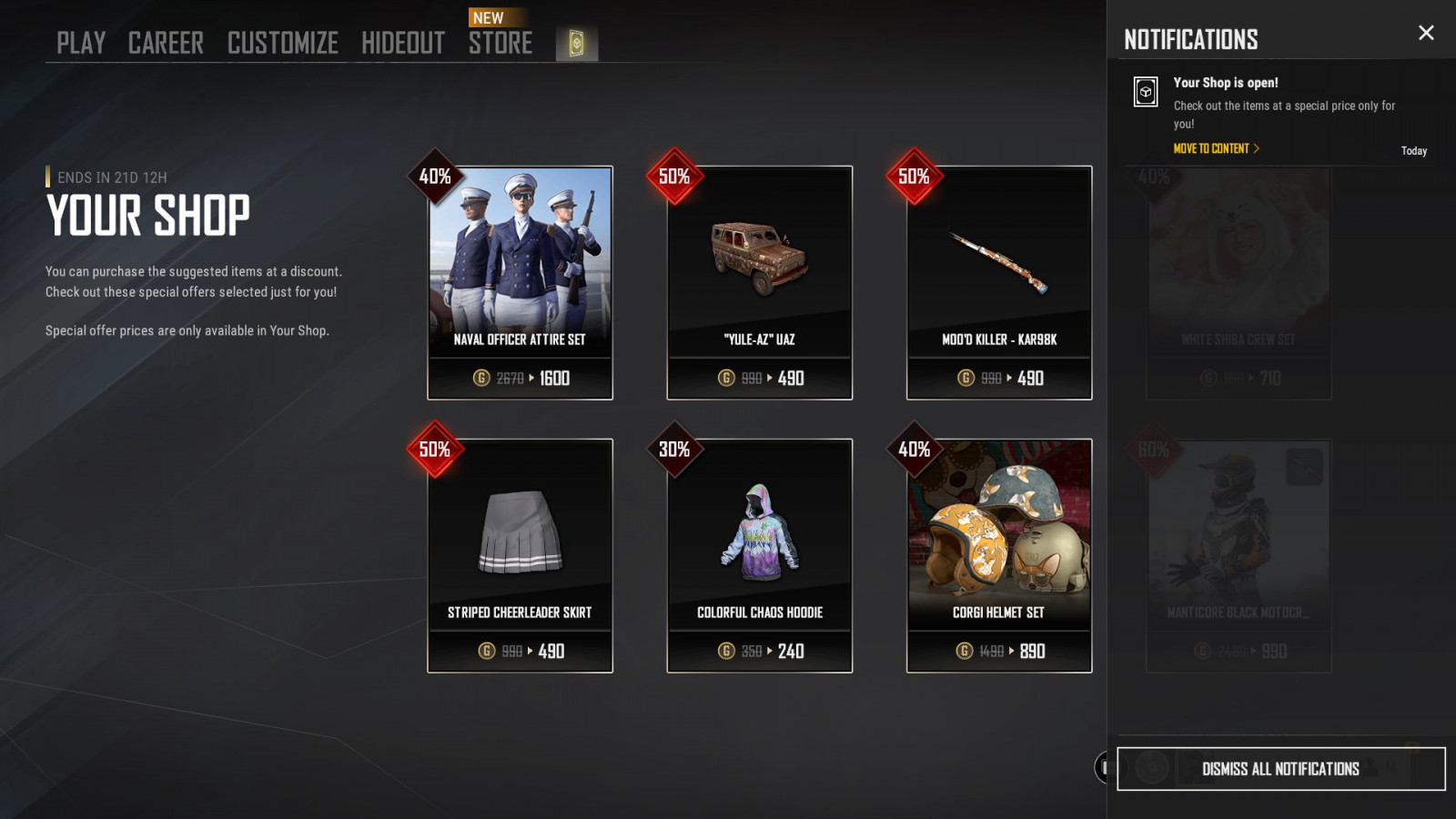Close the Notifications panel
Viewport: 1456px width, 819px height.
click(1426, 33)
